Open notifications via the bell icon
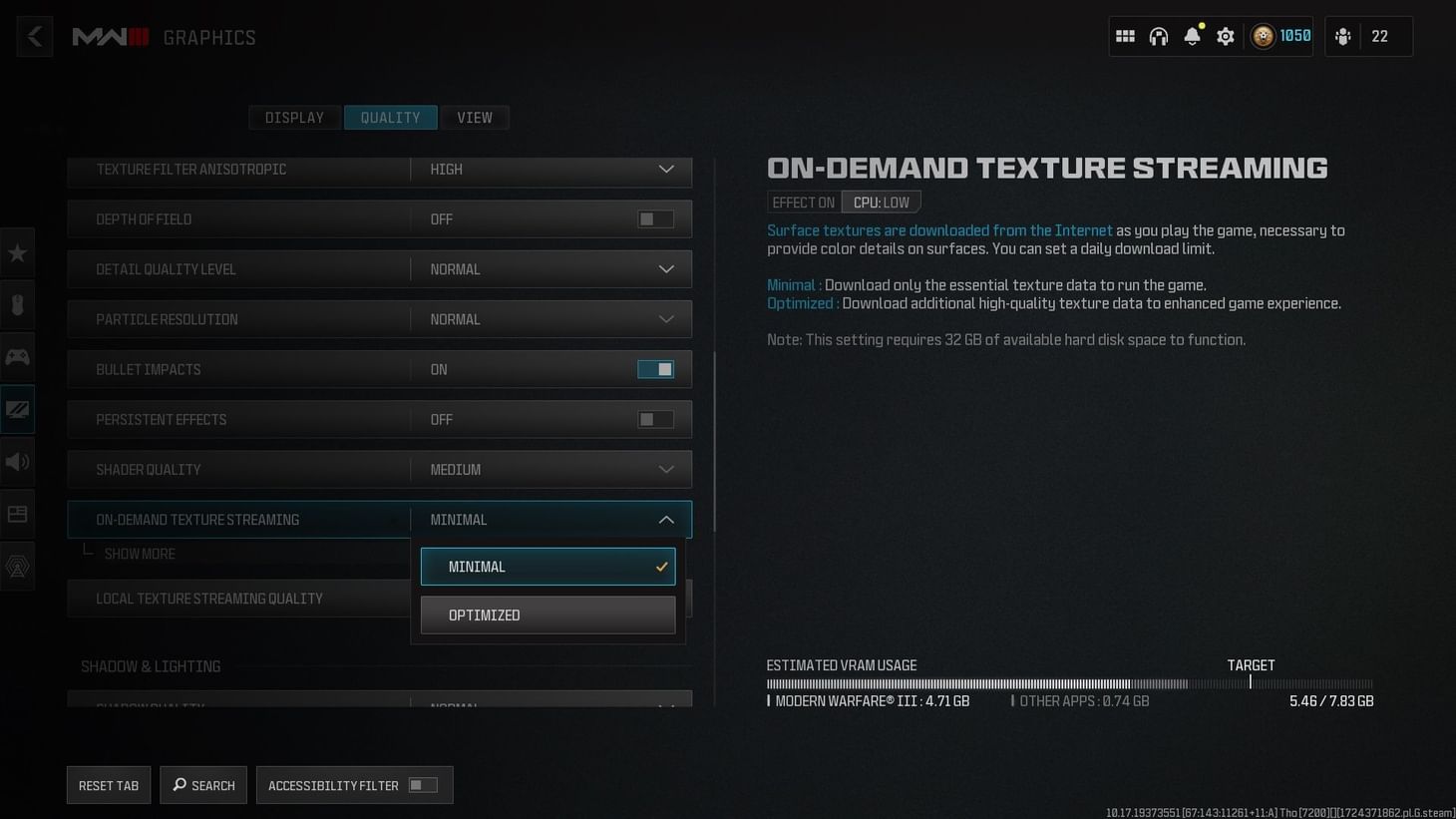Image resolution: width=1456 pixels, height=819 pixels. 1192,36
